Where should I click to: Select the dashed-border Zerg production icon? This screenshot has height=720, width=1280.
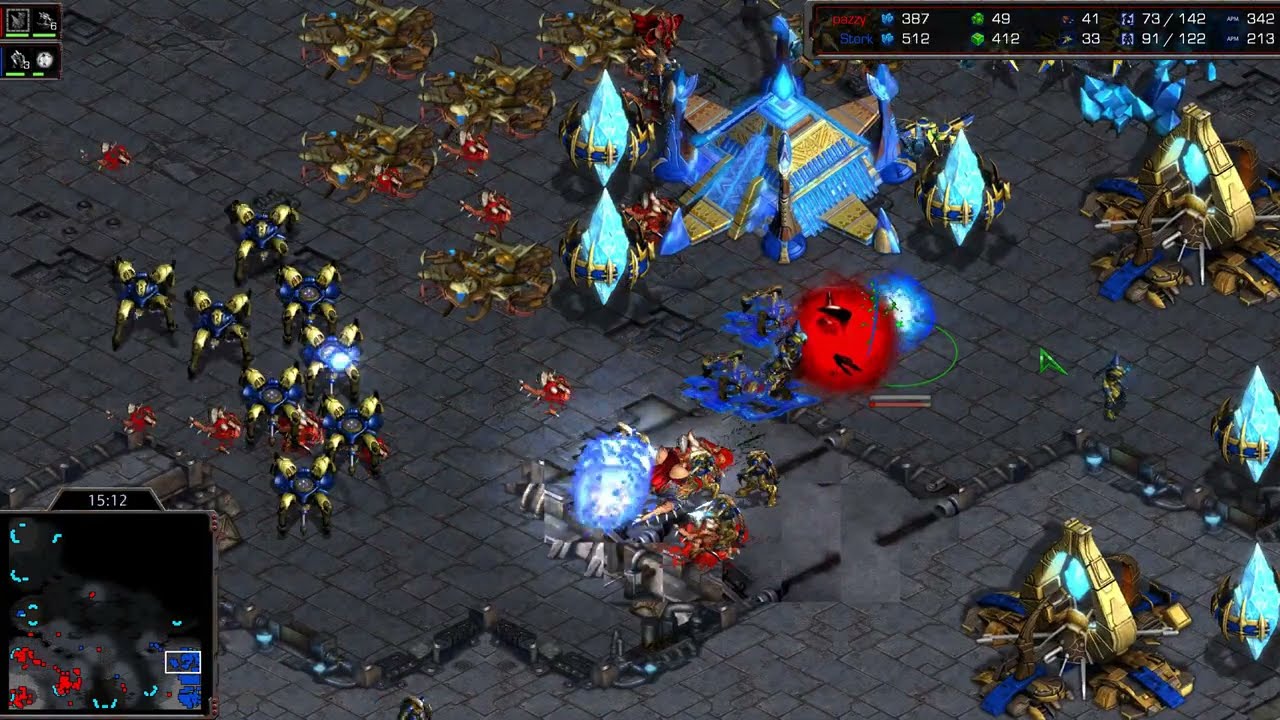click(17, 19)
